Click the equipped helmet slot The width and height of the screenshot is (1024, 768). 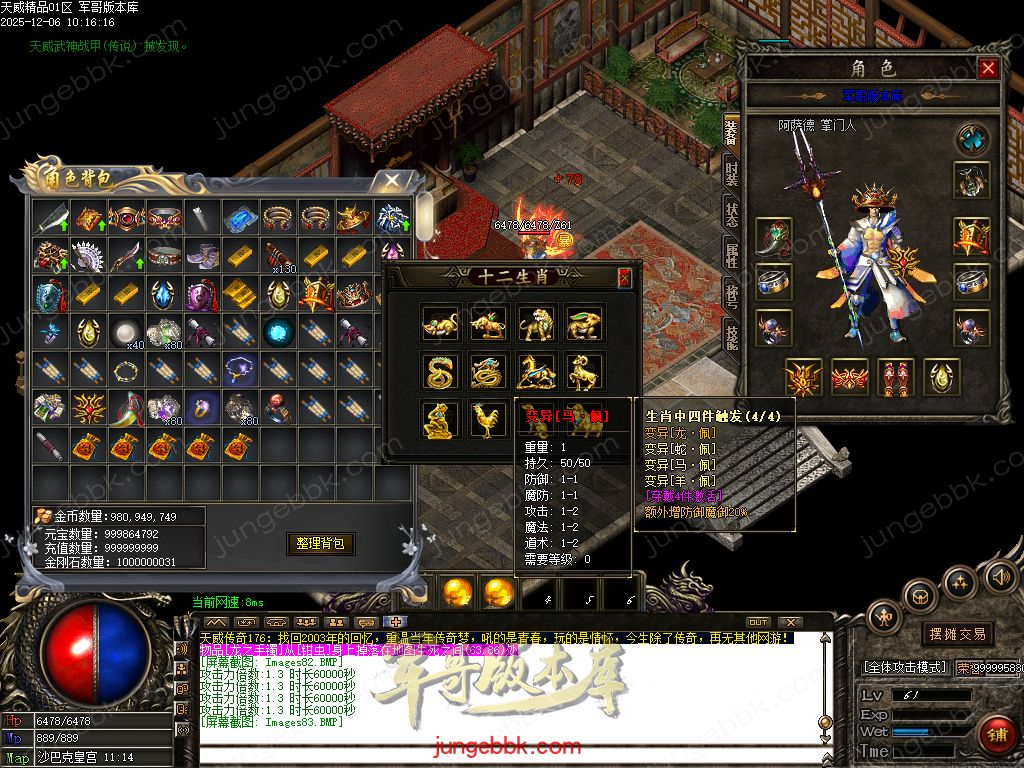tap(971, 181)
